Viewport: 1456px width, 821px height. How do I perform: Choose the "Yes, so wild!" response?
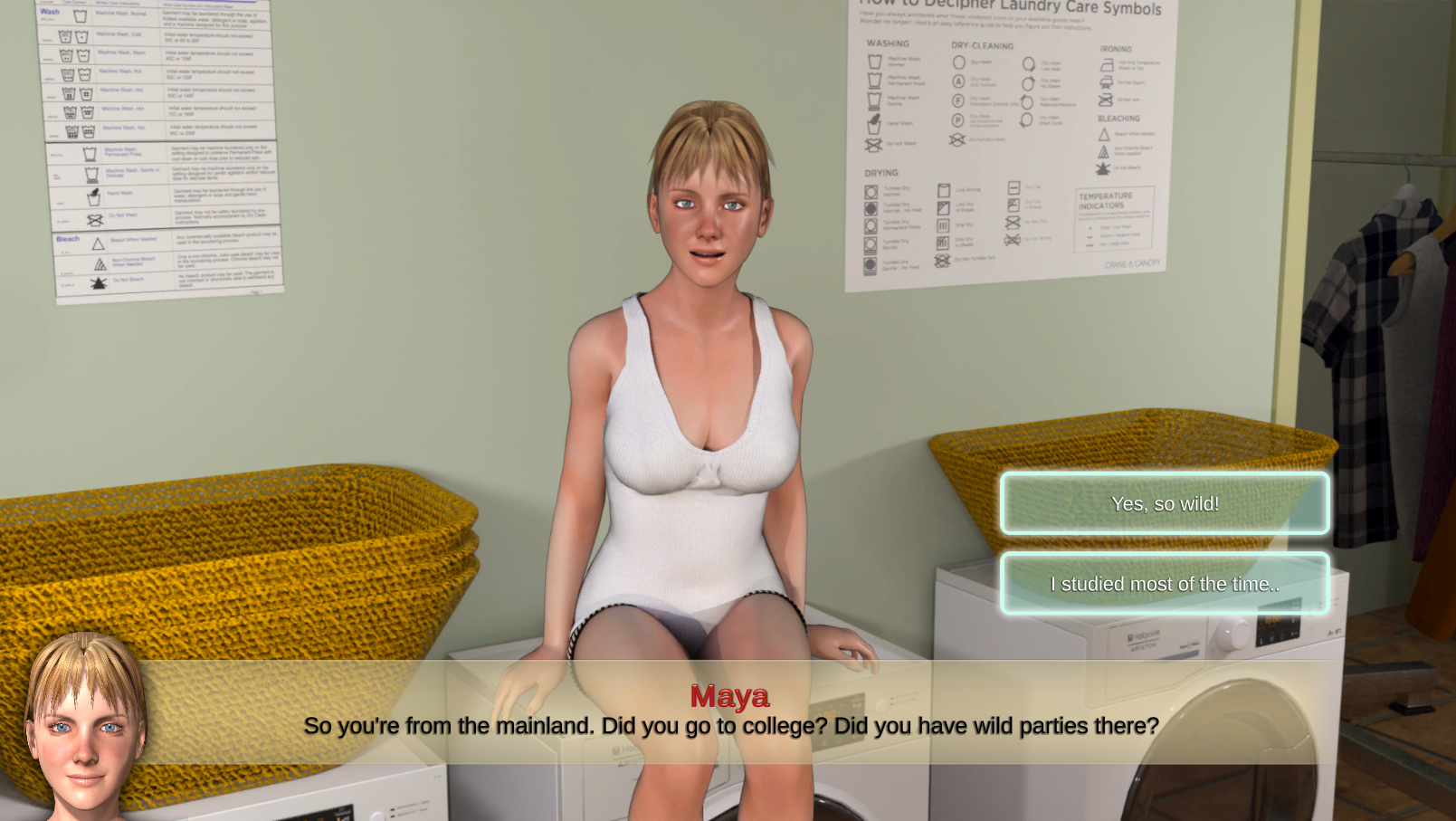click(x=1164, y=503)
